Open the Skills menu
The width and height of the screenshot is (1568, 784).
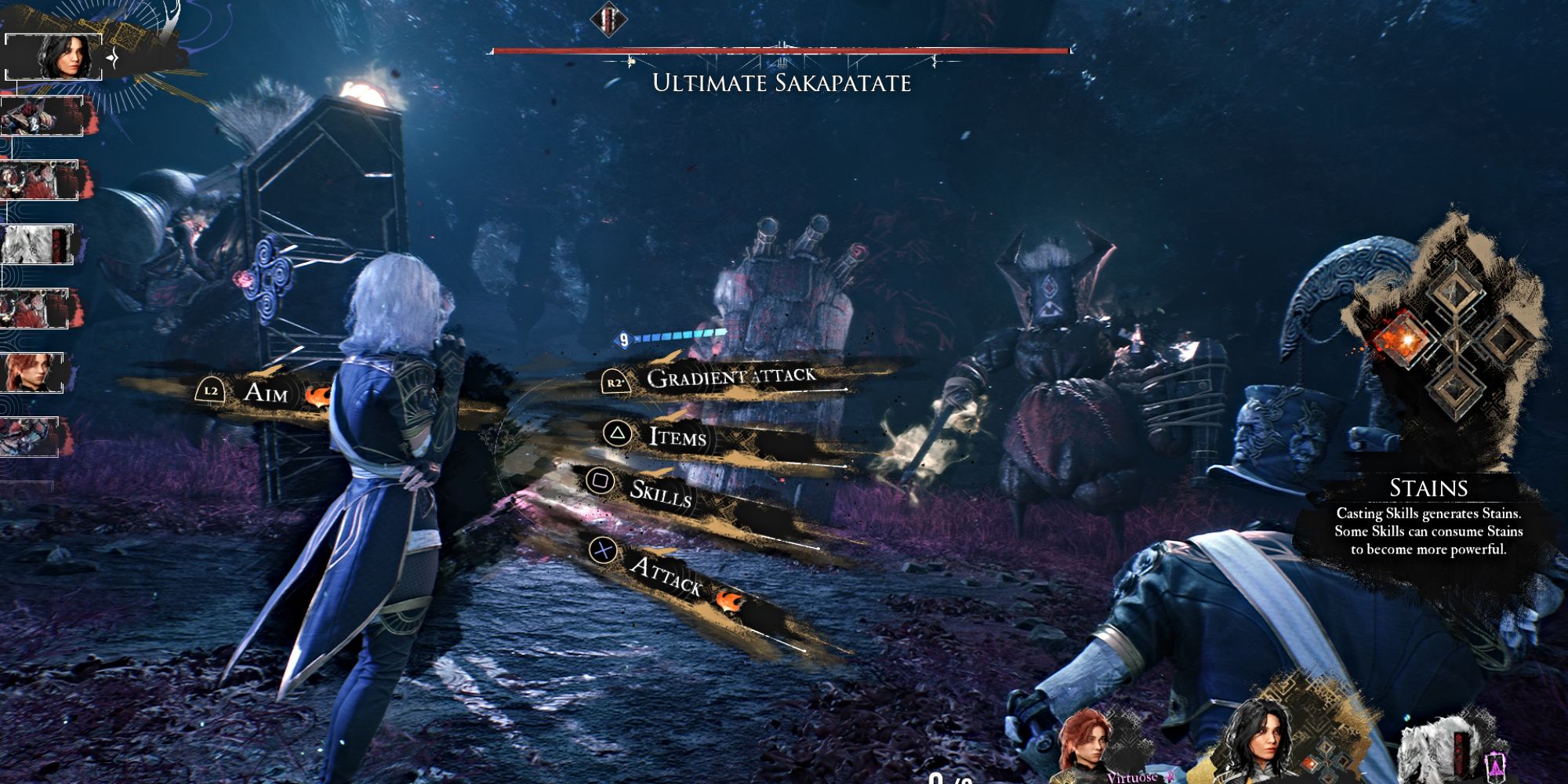coord(660,492)
